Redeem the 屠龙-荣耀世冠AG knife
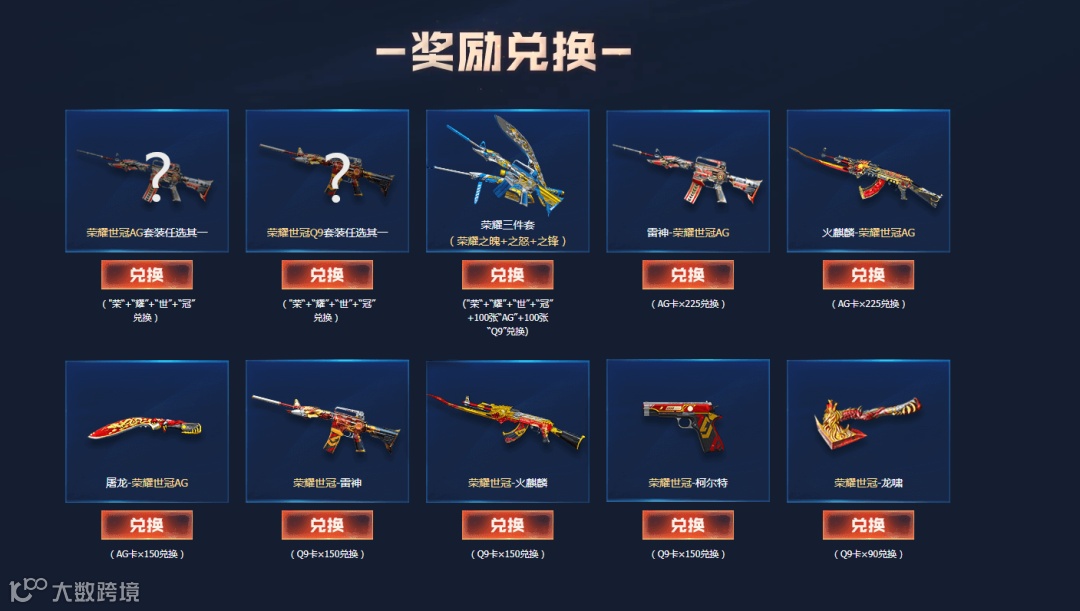This screenshot has width=1080, height=611. tap(147, 525)
